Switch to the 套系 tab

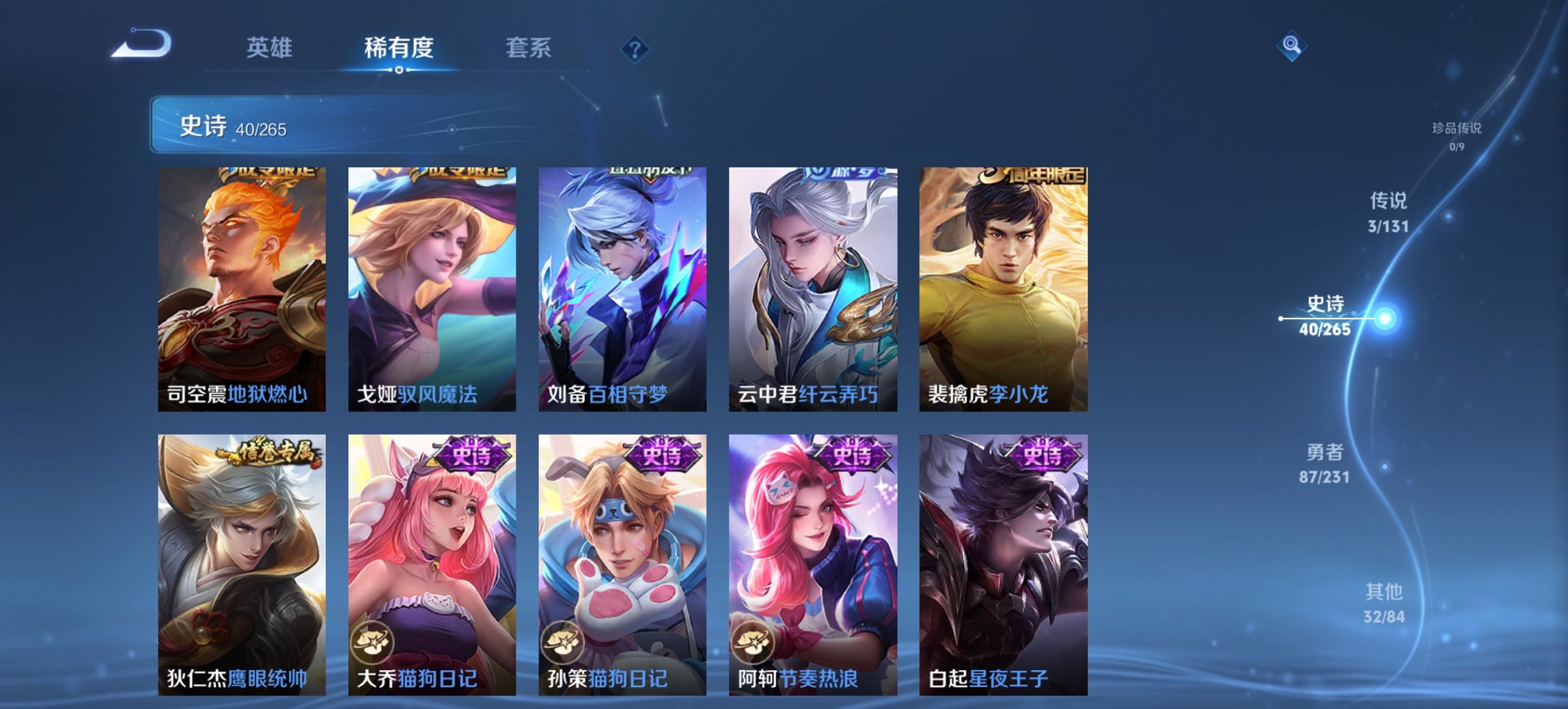(x=528, y=49)
